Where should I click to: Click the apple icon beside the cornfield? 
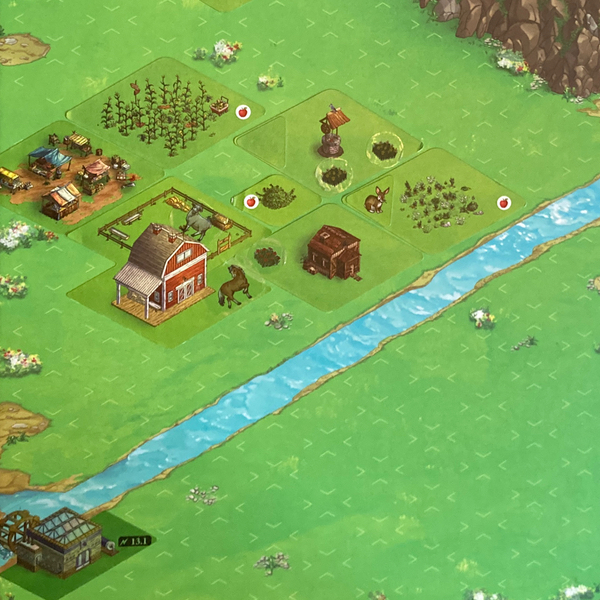[242, 113]
